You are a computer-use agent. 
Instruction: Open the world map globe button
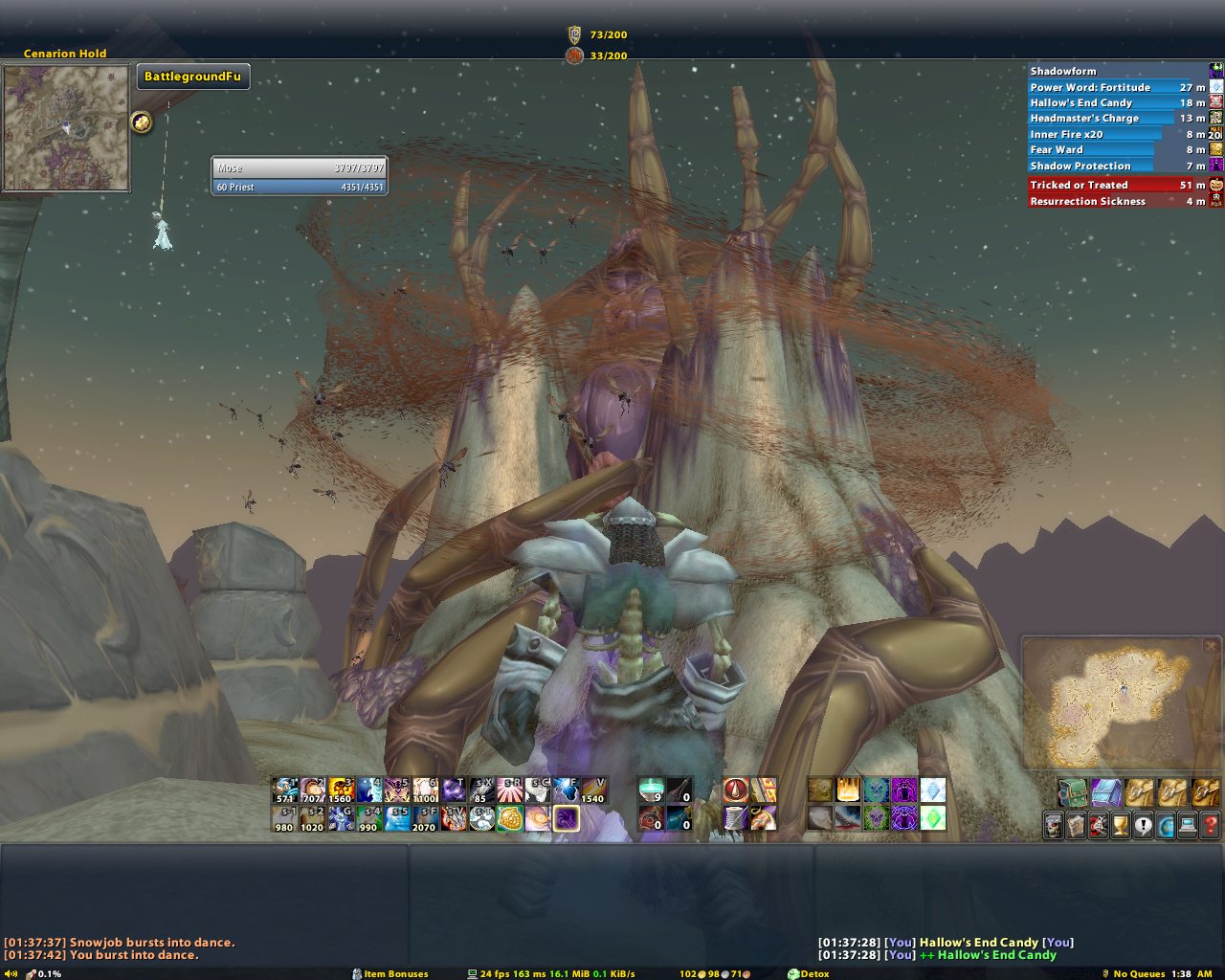(1165, 824)
